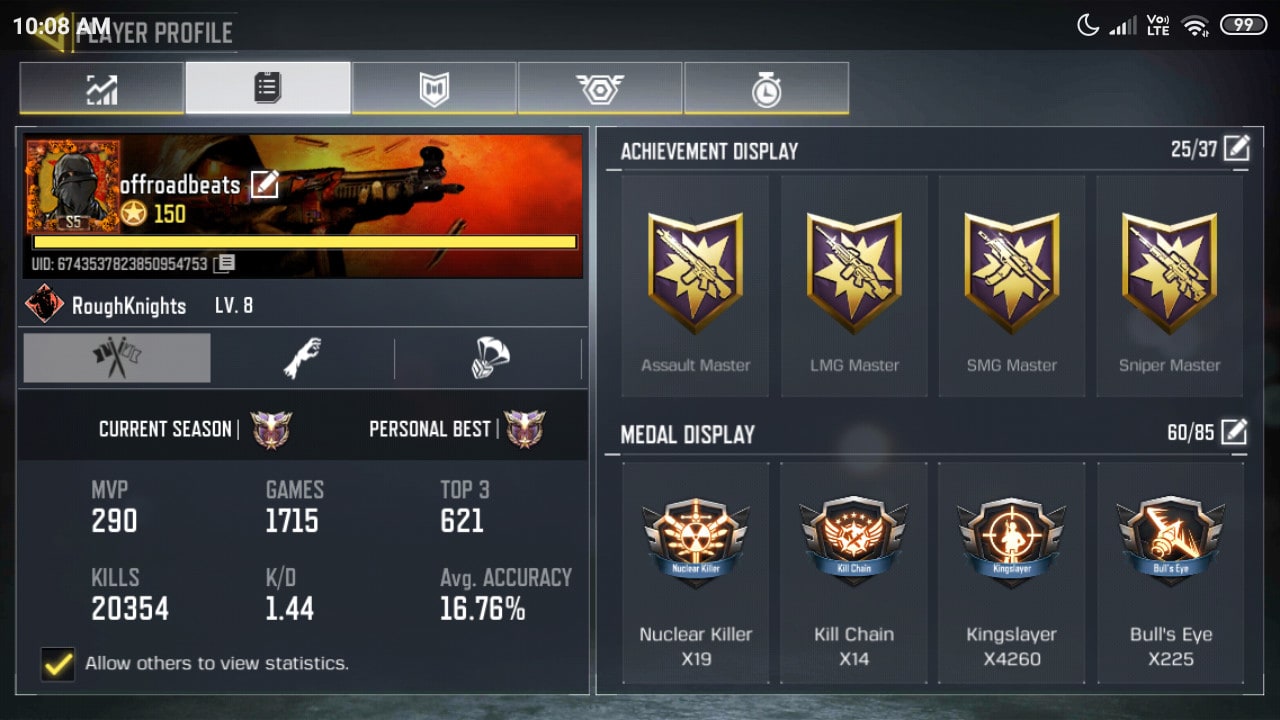Select the Multiplayer crossed-flags mode icon
The width and height of the screenshot is (1280, 720).
point(116,357)
